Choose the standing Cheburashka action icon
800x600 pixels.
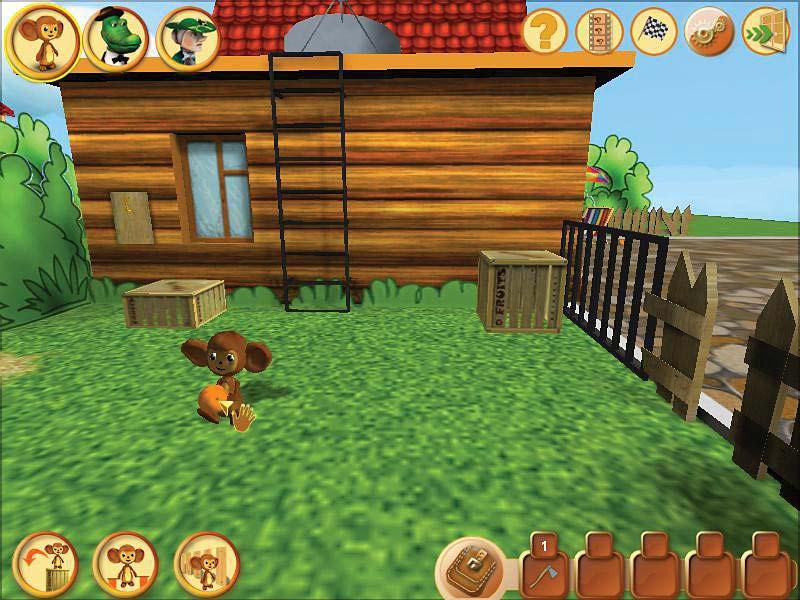[125, 566]
